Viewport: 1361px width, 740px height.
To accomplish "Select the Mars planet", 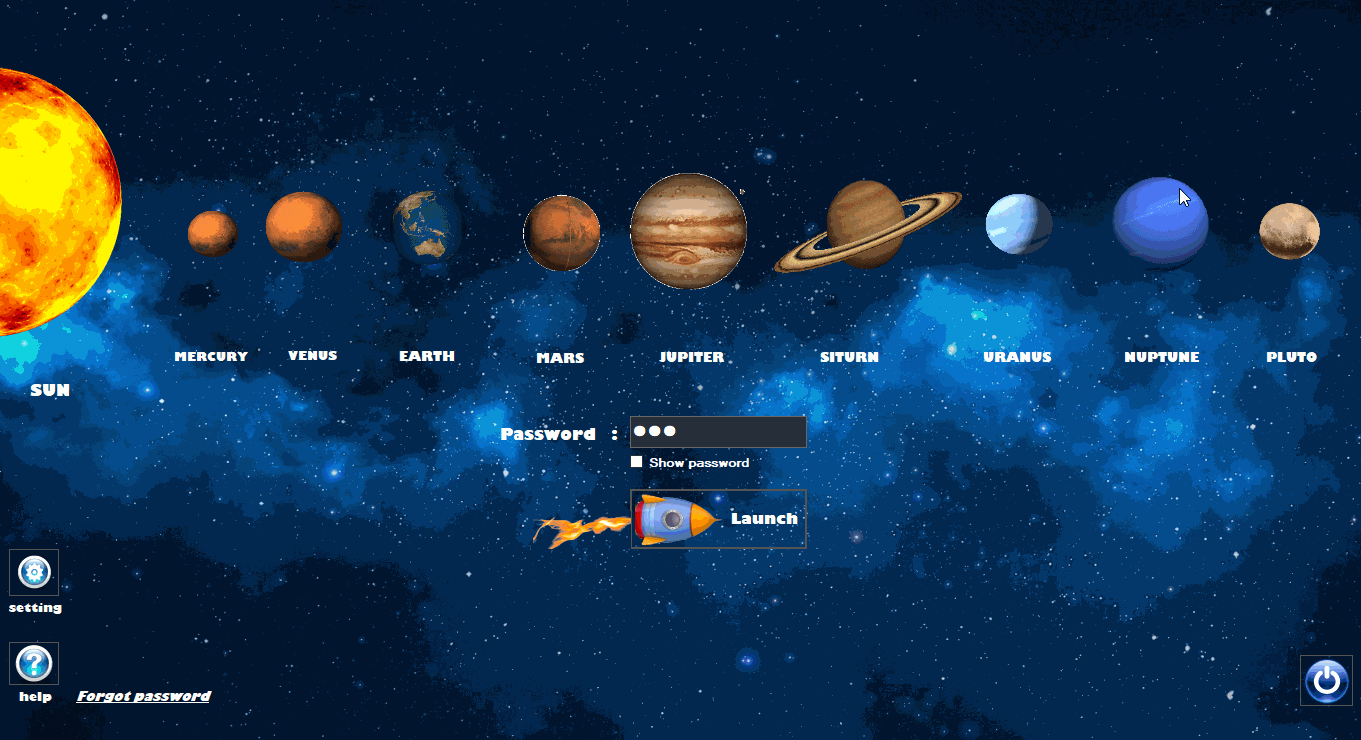I will coord(561,233).
